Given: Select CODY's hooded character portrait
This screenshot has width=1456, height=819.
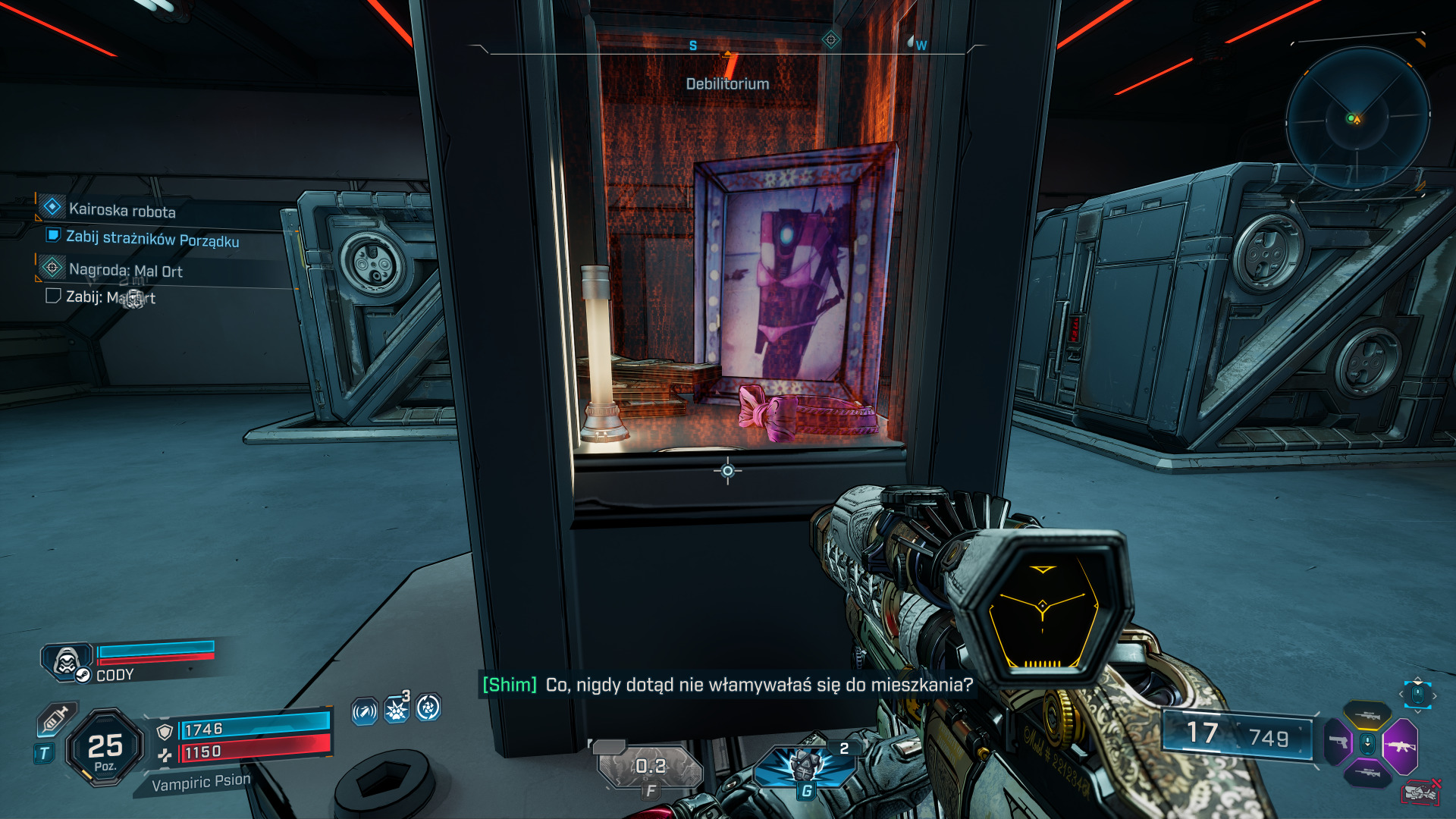Looking at the screenshot, I should [66, 661].
